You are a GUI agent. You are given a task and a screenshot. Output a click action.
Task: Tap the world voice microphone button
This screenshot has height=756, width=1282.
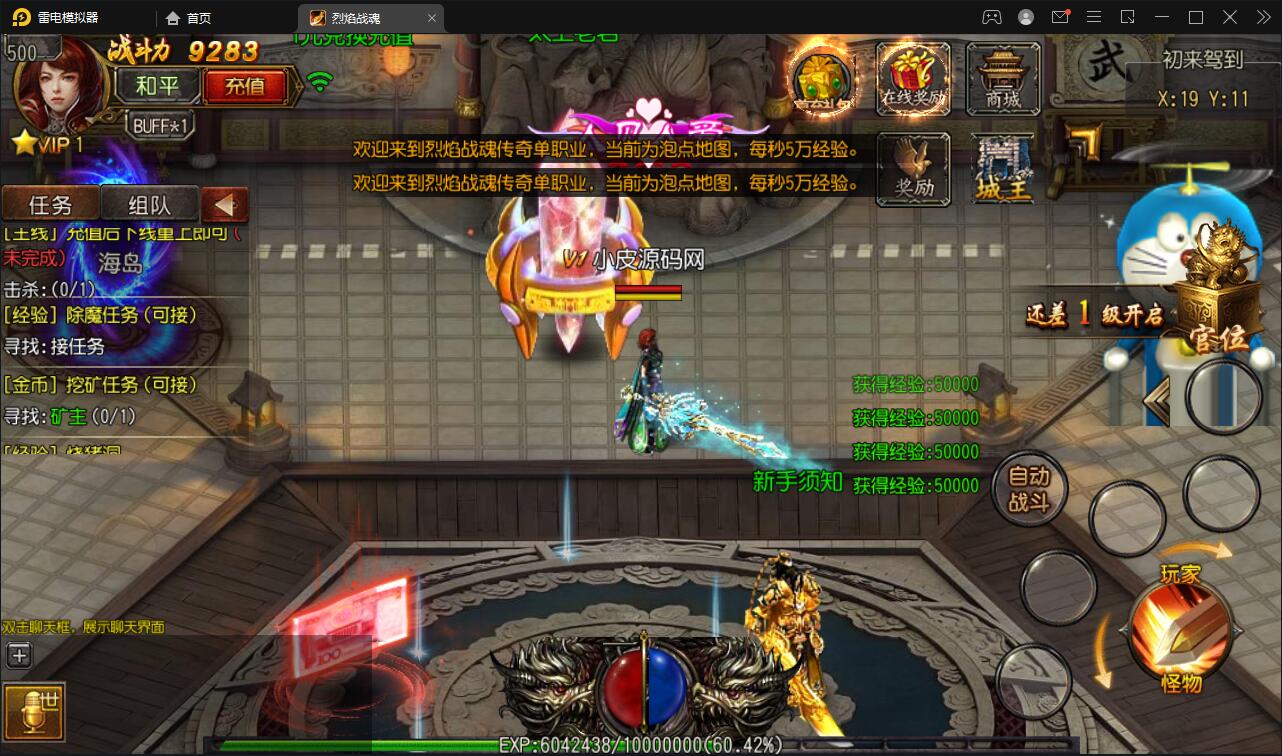coord(33,712)
